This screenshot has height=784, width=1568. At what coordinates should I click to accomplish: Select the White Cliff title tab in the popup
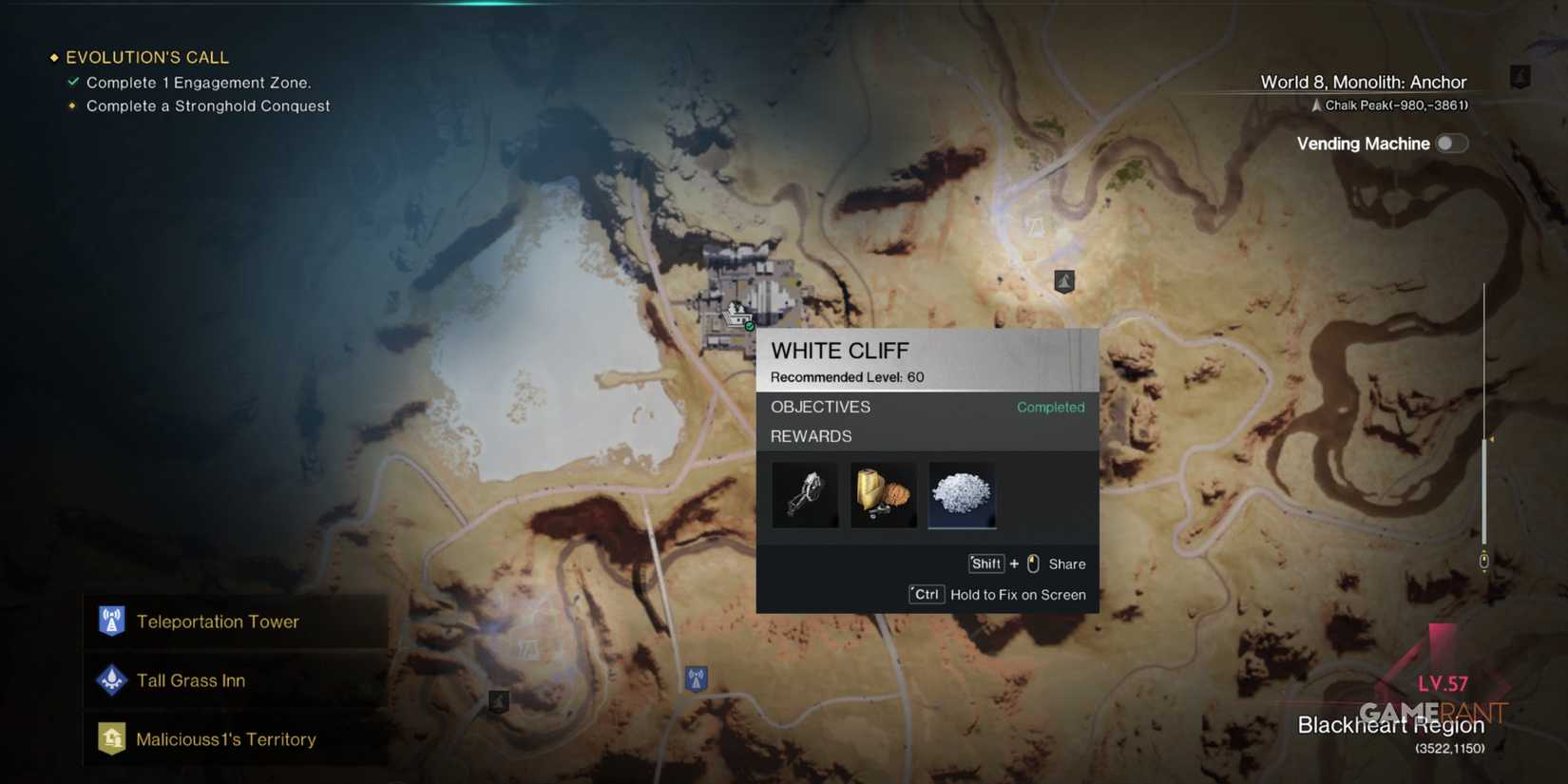pyautogui.click(x=840, y=351)
